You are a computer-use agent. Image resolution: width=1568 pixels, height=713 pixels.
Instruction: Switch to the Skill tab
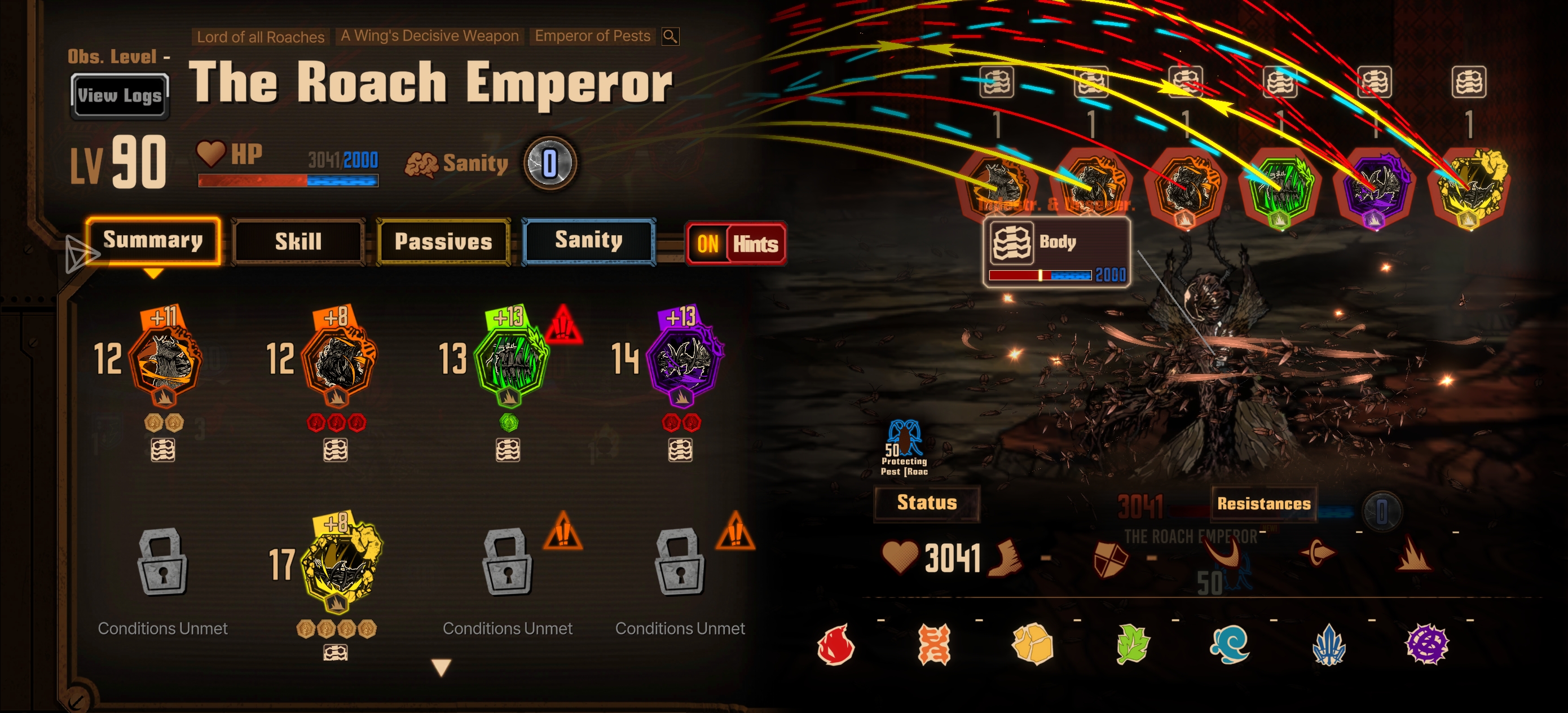(298, 242)
